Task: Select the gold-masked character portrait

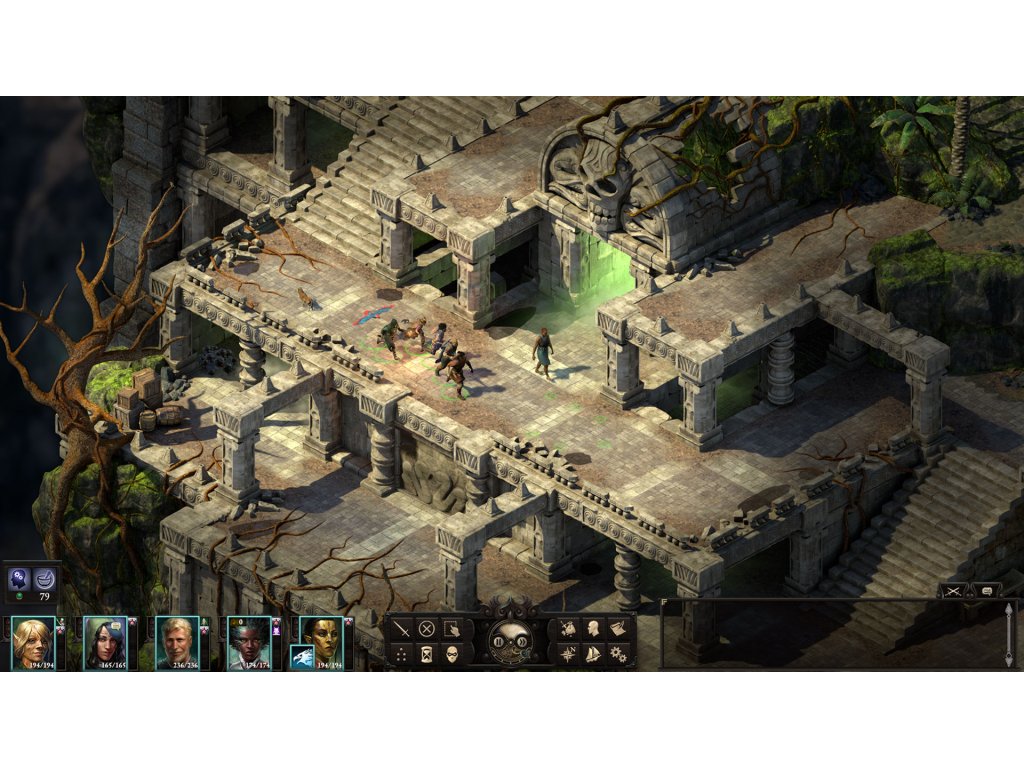Action: (324, 634)
